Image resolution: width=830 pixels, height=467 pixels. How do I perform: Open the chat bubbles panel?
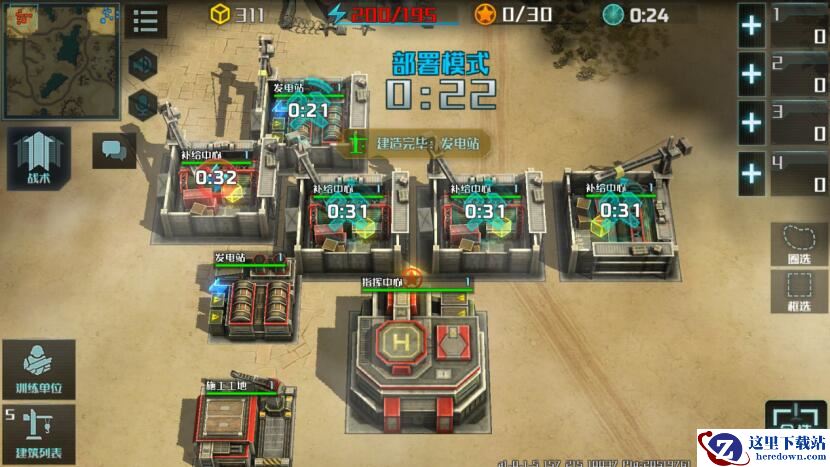click(x=113, y=151)
